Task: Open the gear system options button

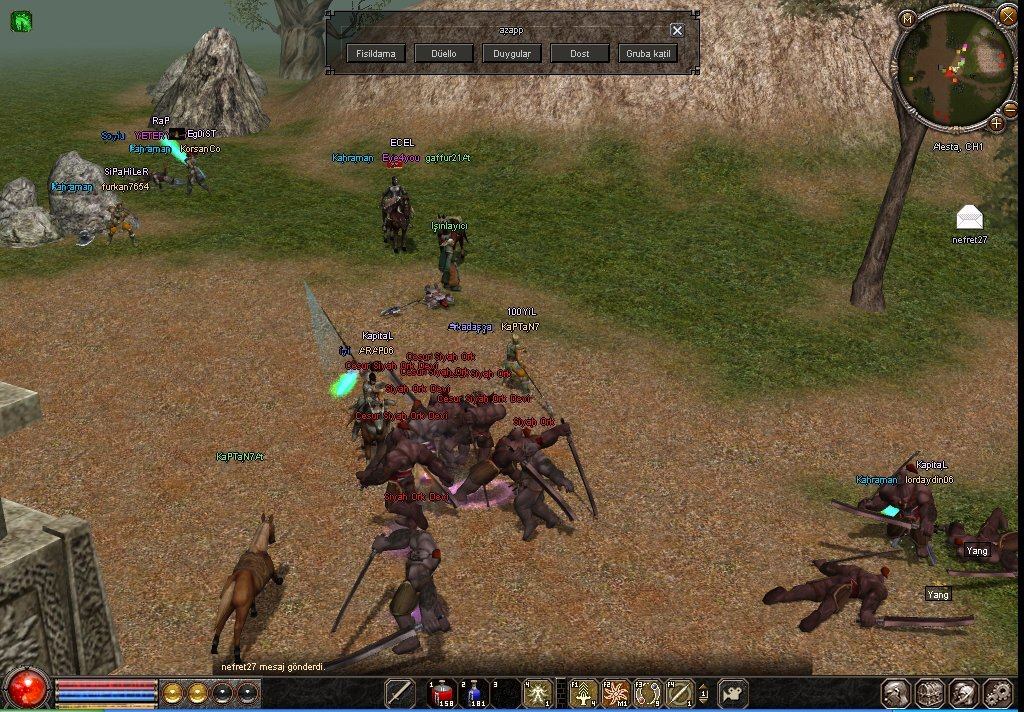Action: click(998, 693)
